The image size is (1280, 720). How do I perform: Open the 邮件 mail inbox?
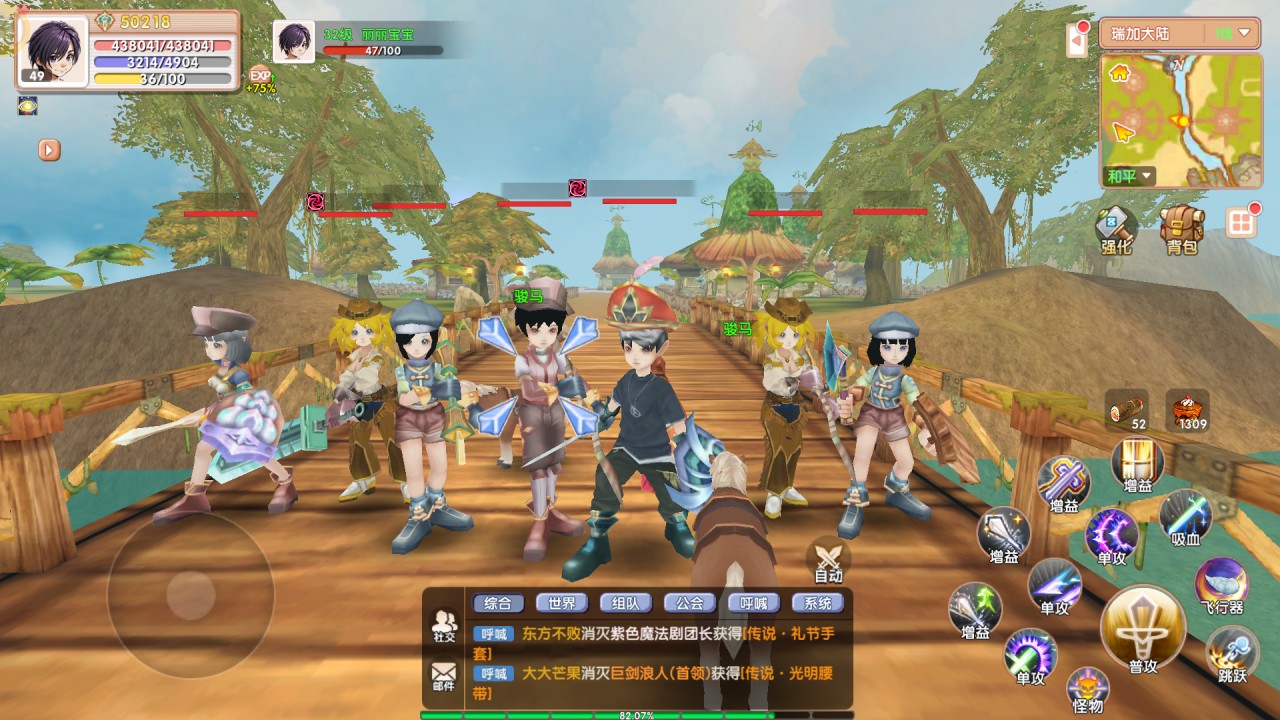[444, 676]
